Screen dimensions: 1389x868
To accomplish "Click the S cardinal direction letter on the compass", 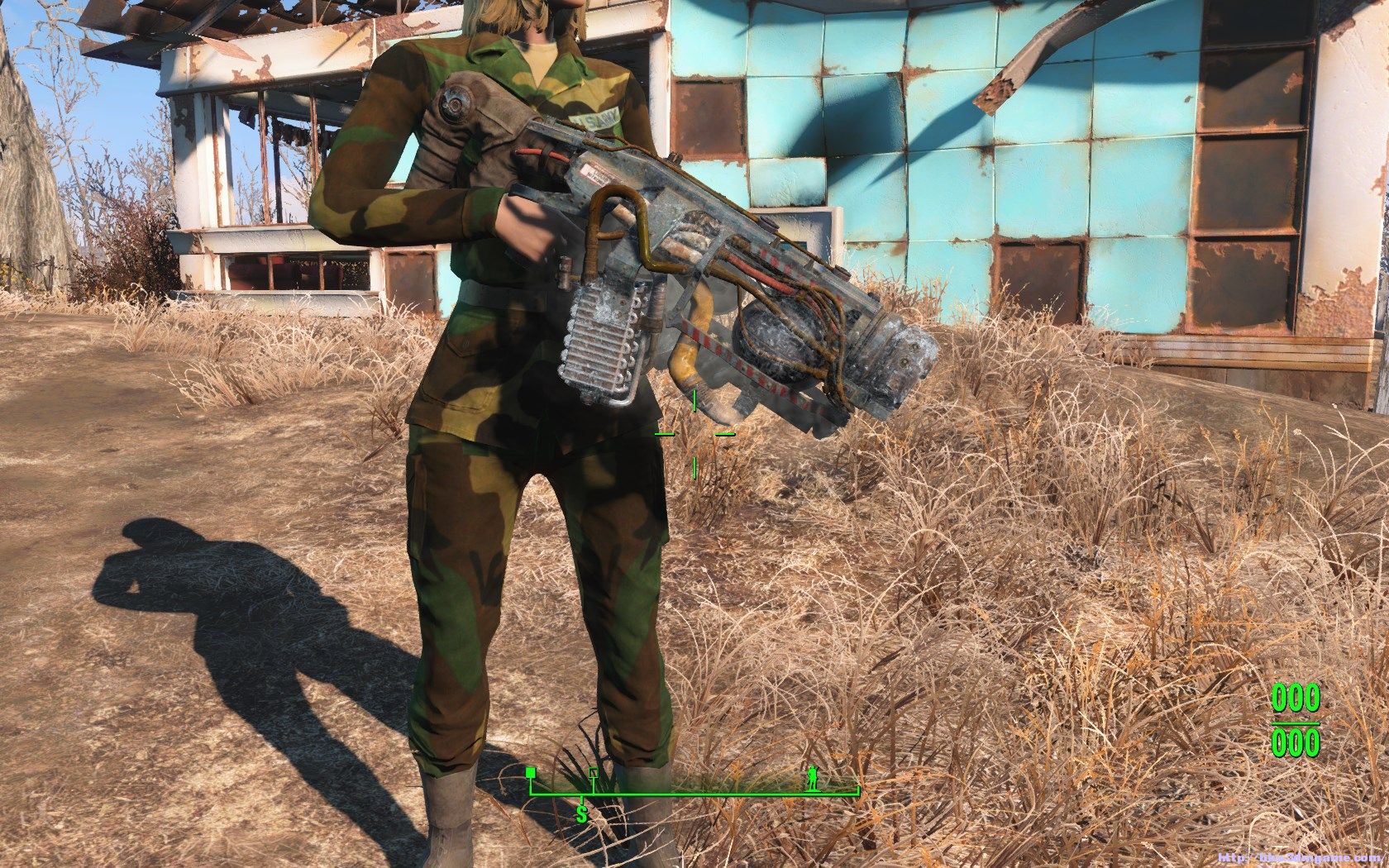I will (x=582, y=815).
